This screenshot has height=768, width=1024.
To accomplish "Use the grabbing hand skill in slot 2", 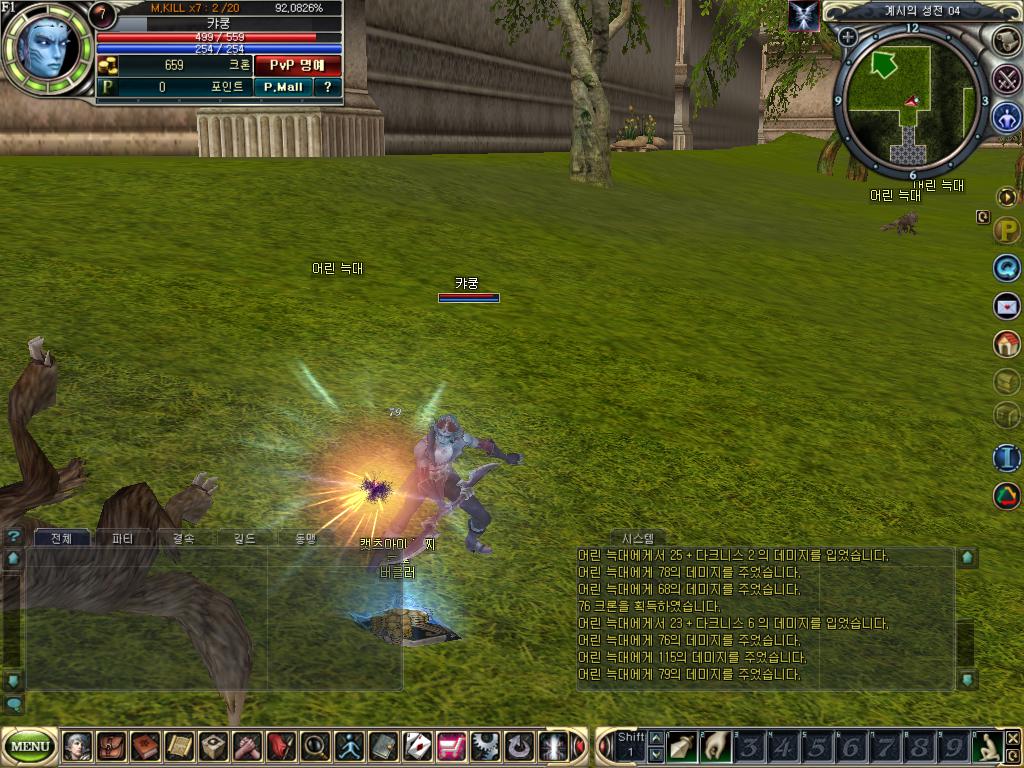I will click(x=714, y=746).
